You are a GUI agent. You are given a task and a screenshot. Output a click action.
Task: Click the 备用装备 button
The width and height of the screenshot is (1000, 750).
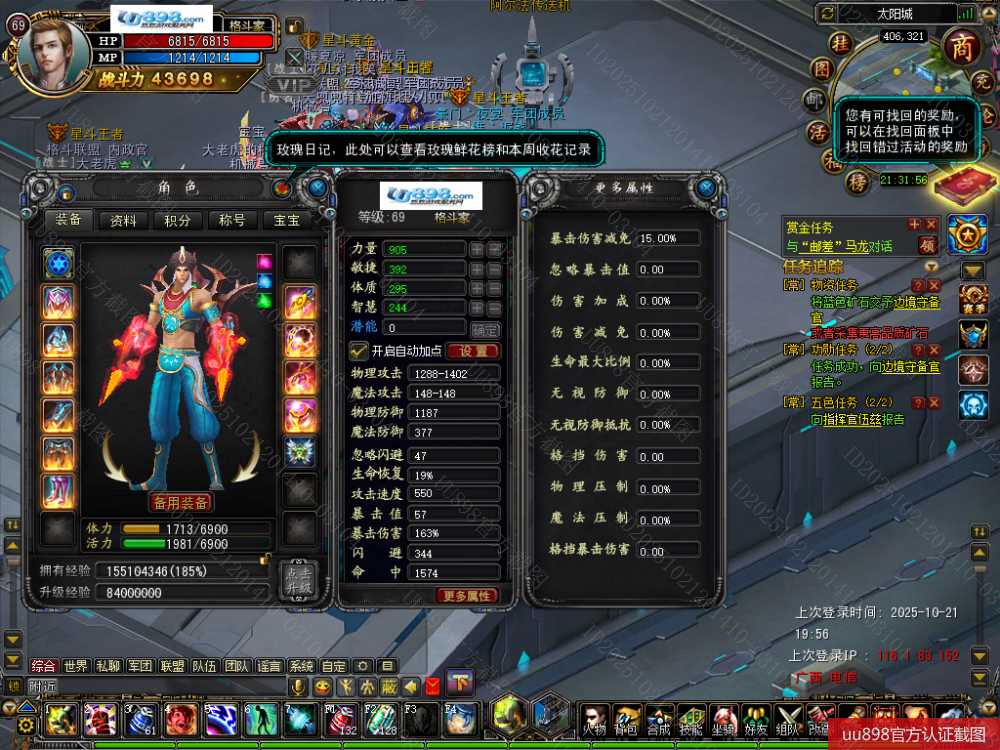181,502
